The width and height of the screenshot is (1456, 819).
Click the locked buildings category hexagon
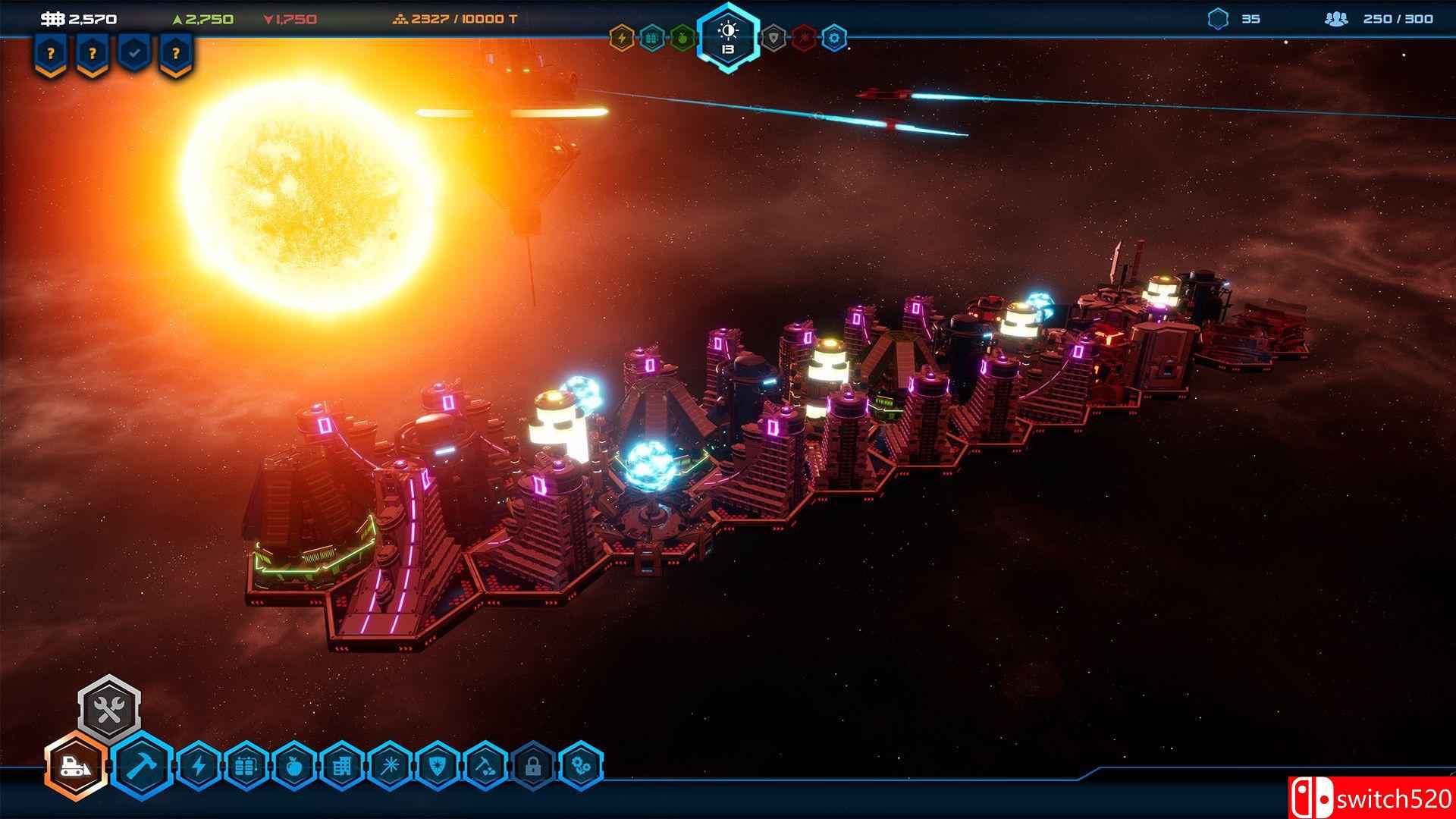(532, 767)
